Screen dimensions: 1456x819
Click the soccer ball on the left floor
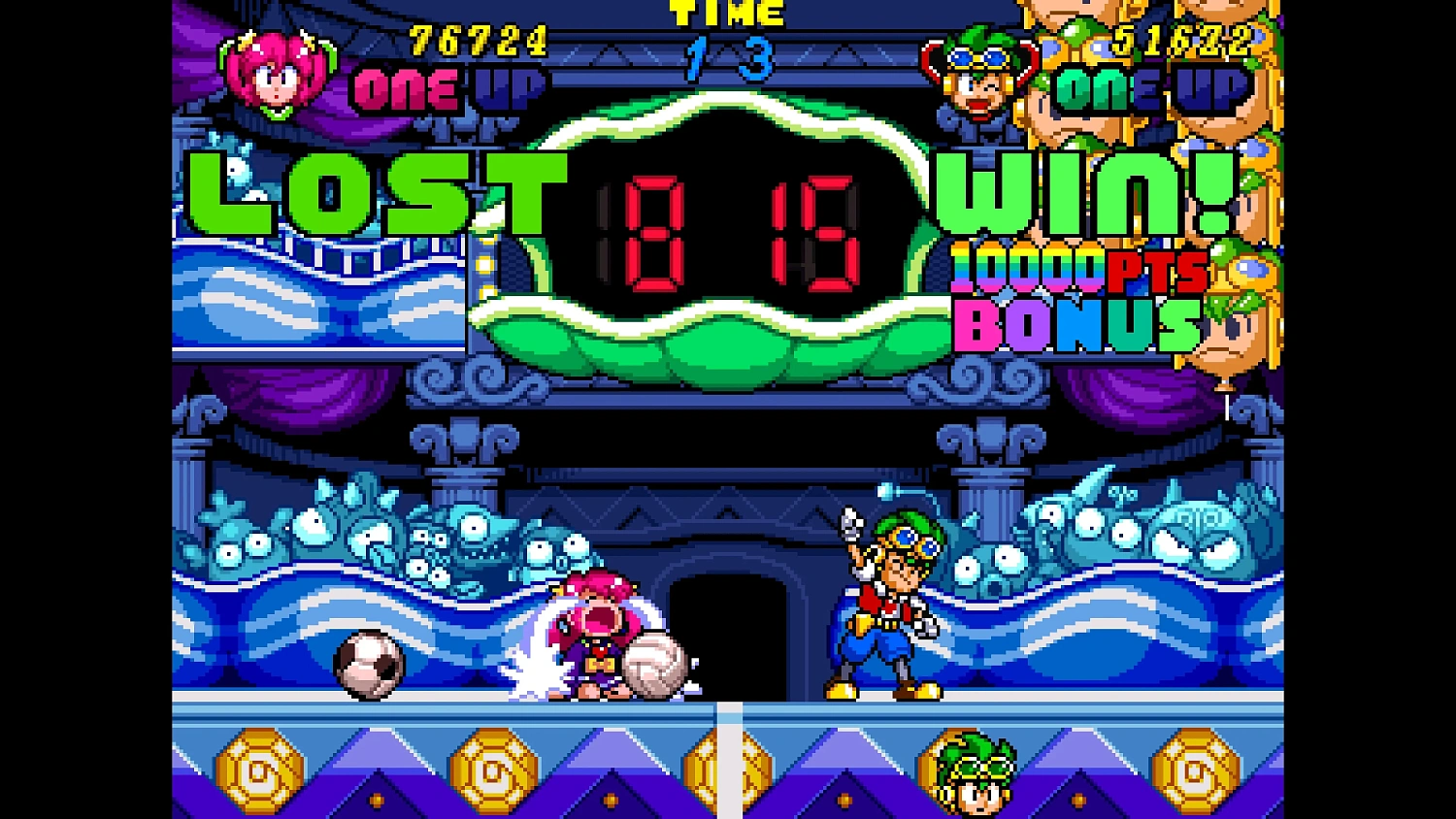click(366, 663)
